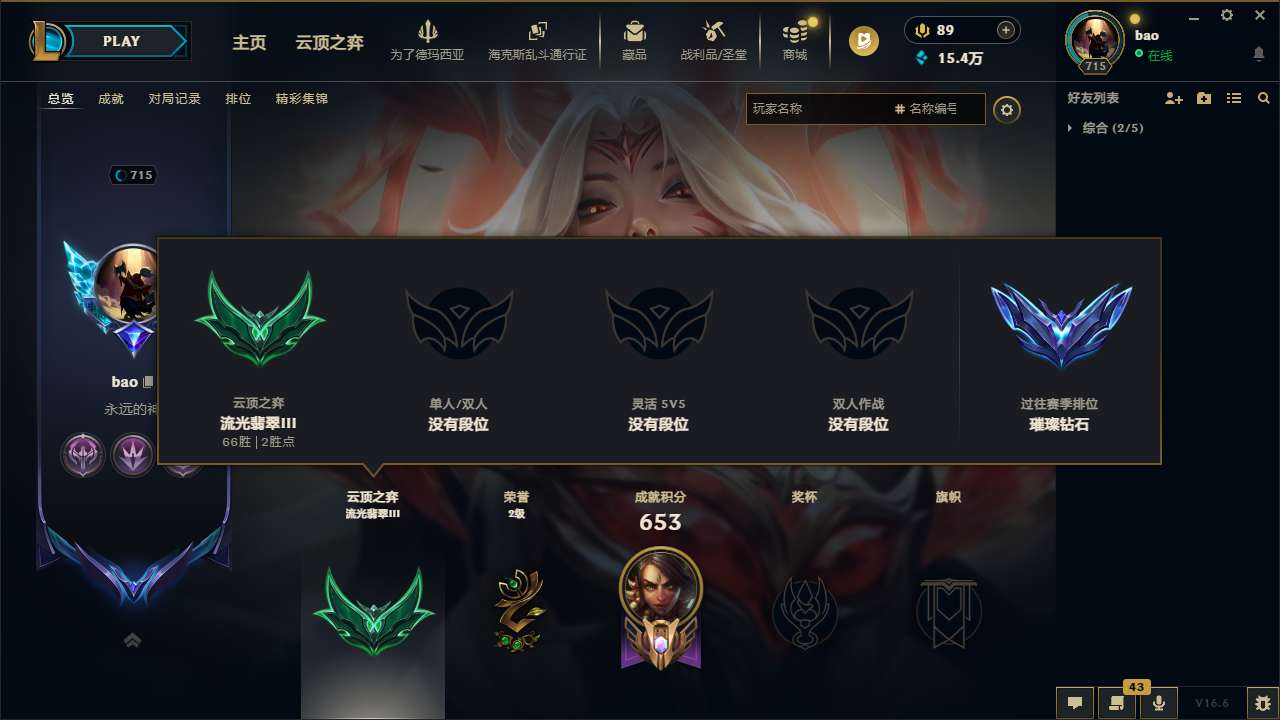Viewport: 1280px width, 720px height.
Task: Open the 海克斯乱斗通行证 pass icon
Action: click(538, 40)
